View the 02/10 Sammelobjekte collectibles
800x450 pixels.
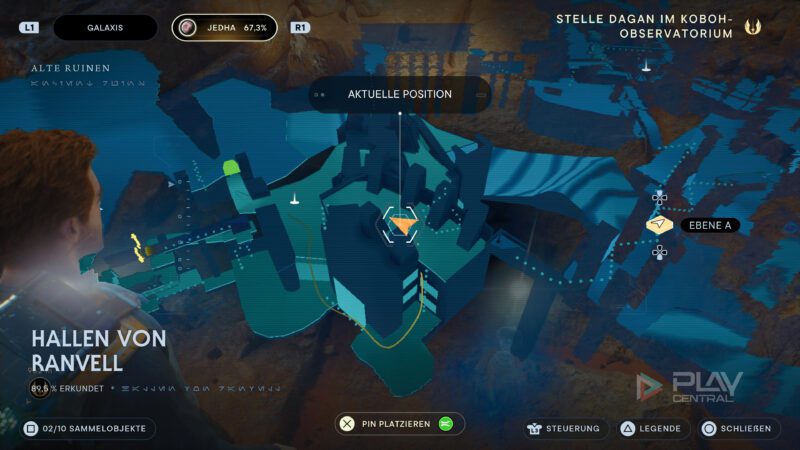coord(88,428)
